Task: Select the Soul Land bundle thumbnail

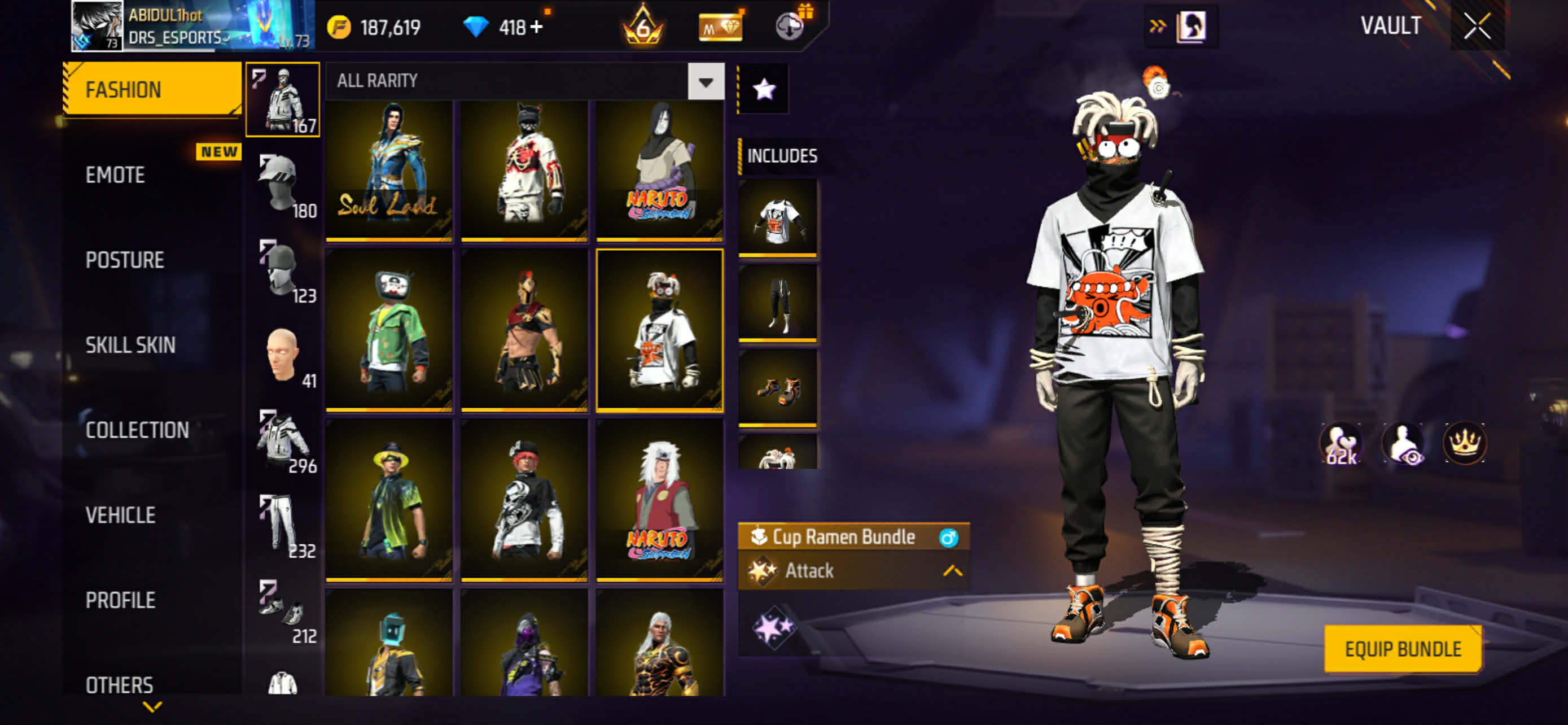Action: point(389,171)
